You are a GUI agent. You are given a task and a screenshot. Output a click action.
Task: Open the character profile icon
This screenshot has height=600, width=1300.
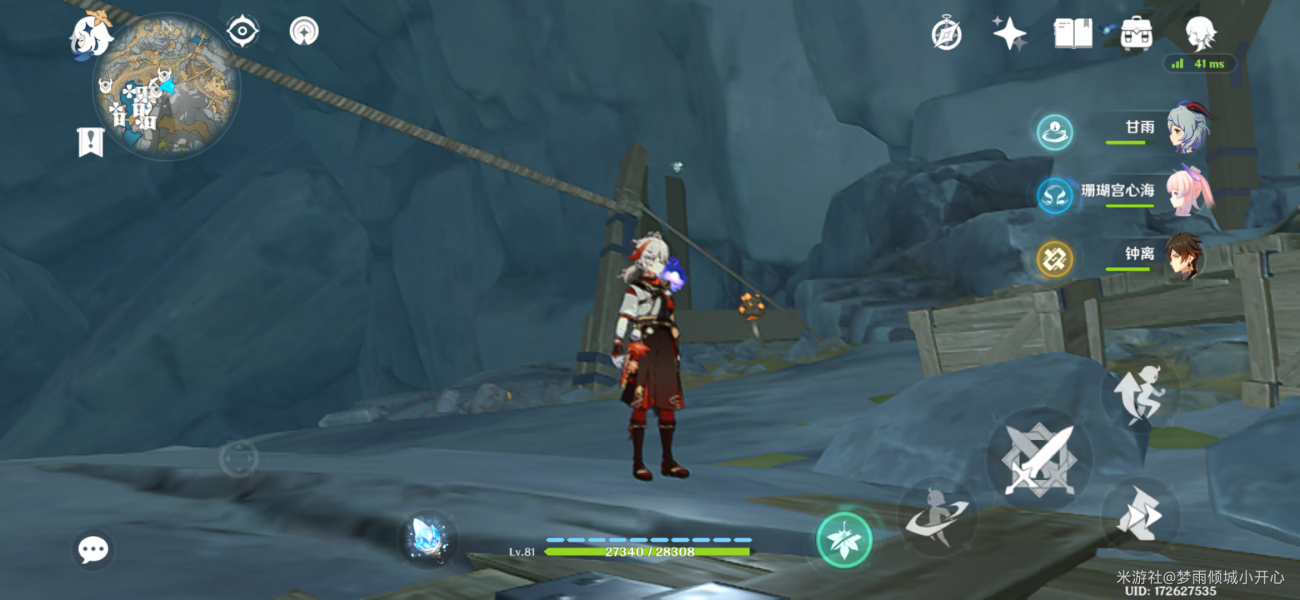point(1199,34)
